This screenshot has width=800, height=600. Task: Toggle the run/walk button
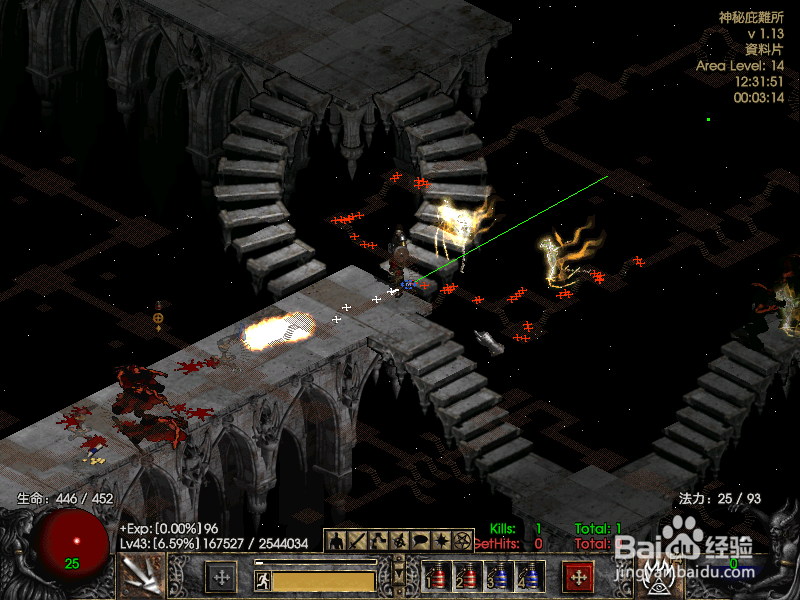click(262, 579)
